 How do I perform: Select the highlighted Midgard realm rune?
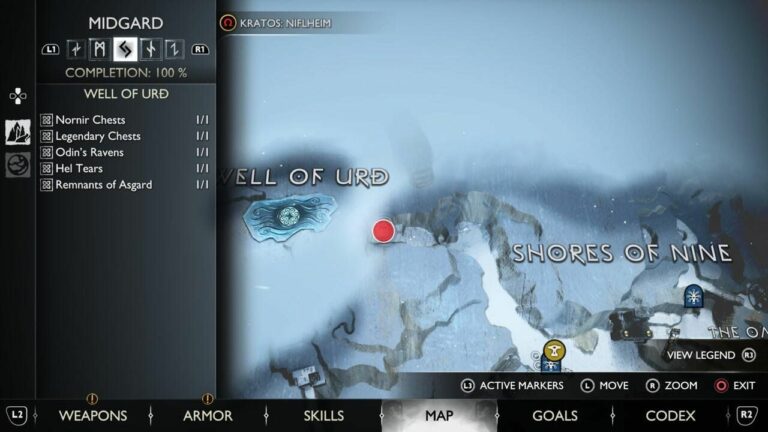125,48
